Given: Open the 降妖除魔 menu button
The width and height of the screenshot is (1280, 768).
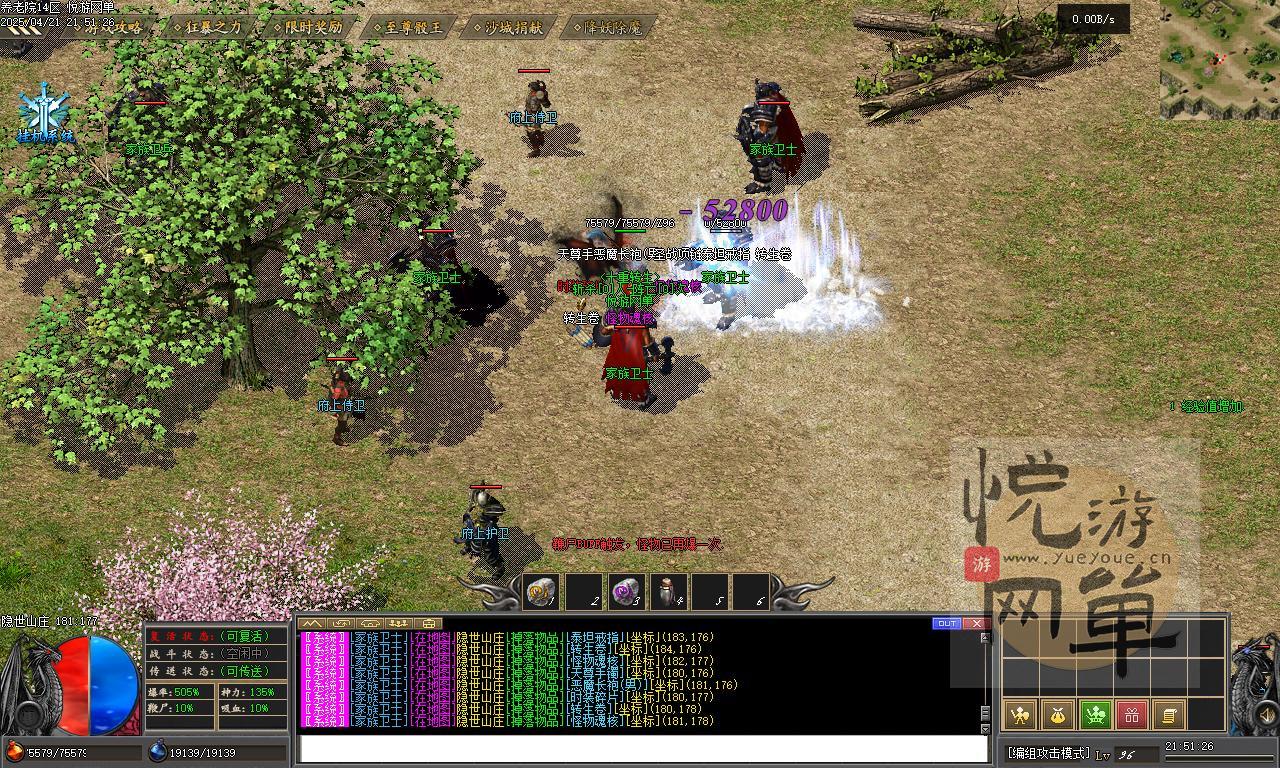Looking at the screenshot, I should (x=607, y=27).
